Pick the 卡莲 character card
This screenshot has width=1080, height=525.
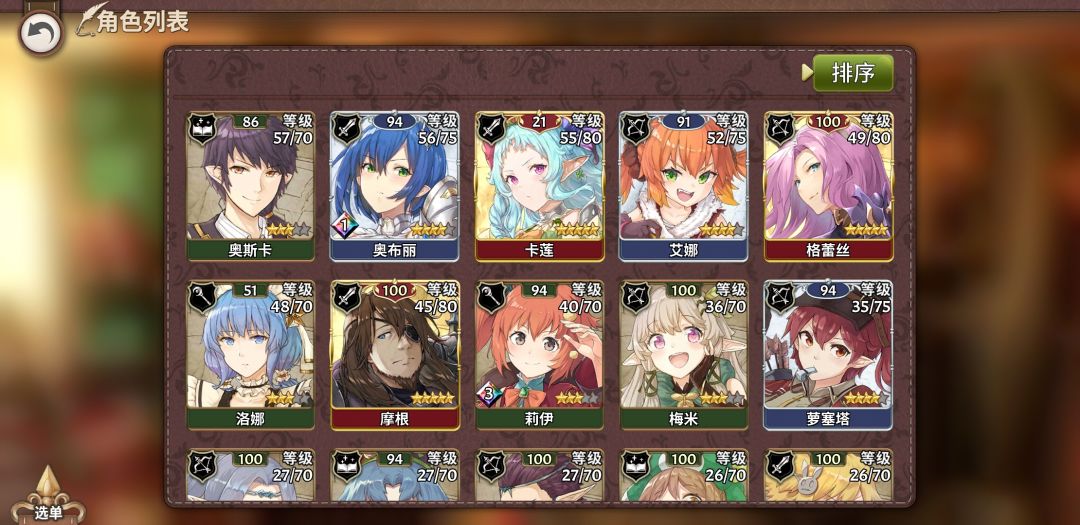pyautogui.click(x=538, y=186)
